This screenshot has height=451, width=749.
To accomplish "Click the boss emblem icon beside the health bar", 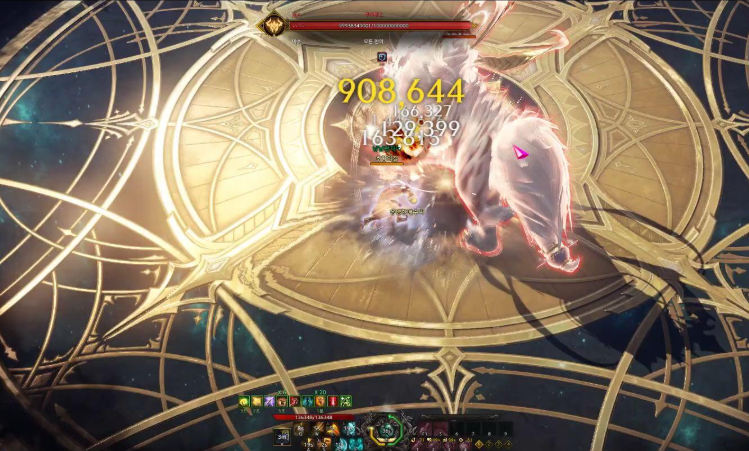I will coord(272,24).
